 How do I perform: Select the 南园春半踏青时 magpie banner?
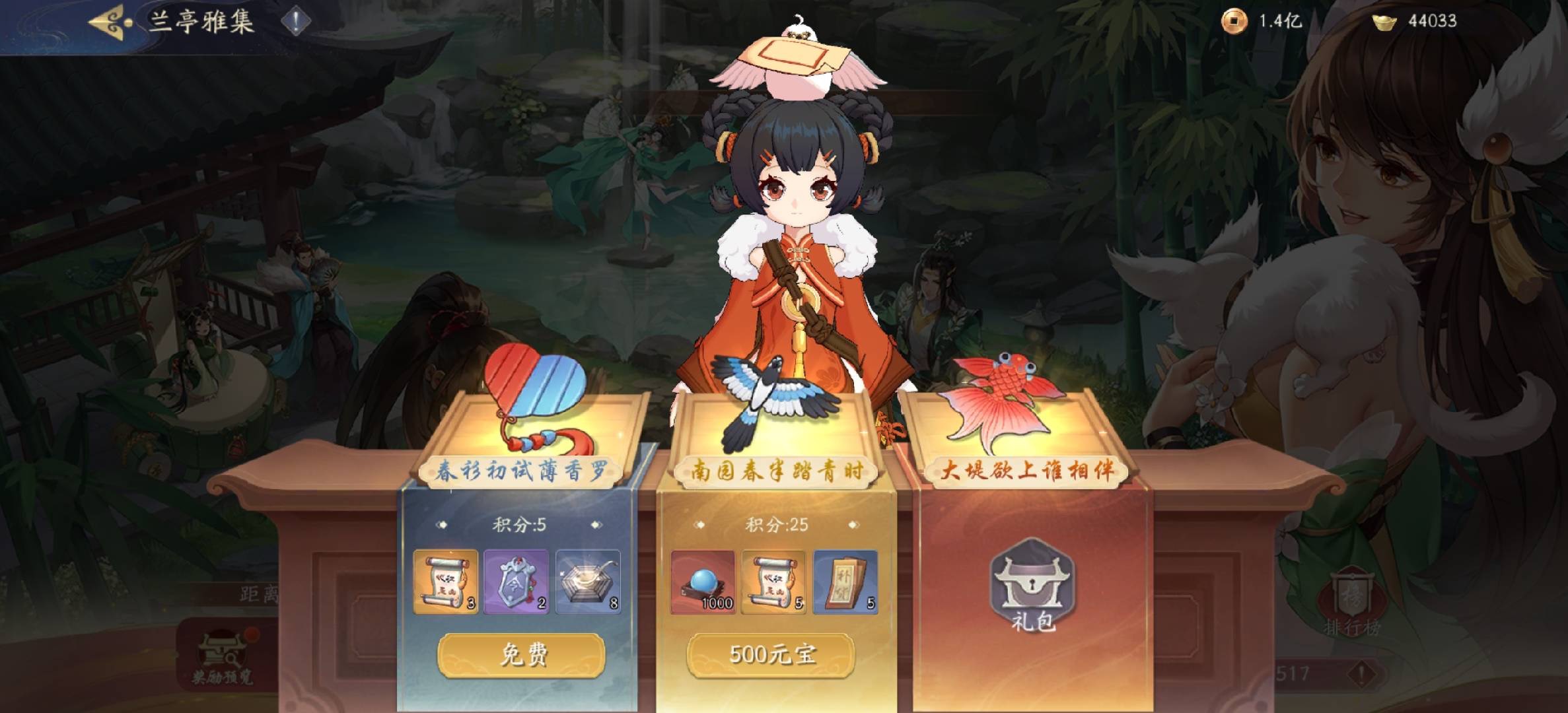coord(777,470)
